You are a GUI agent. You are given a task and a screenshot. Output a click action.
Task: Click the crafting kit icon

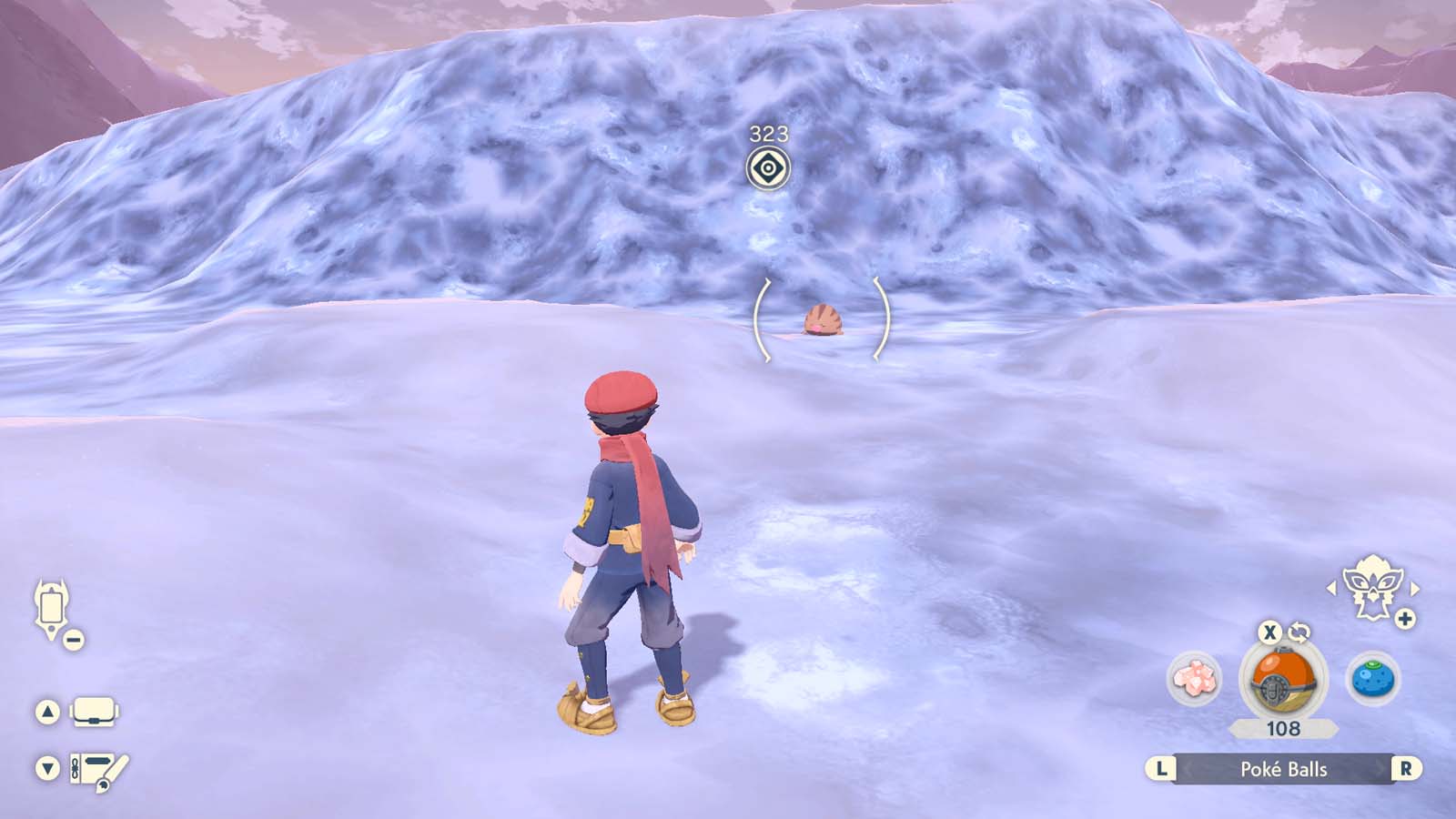pos(94,768)
